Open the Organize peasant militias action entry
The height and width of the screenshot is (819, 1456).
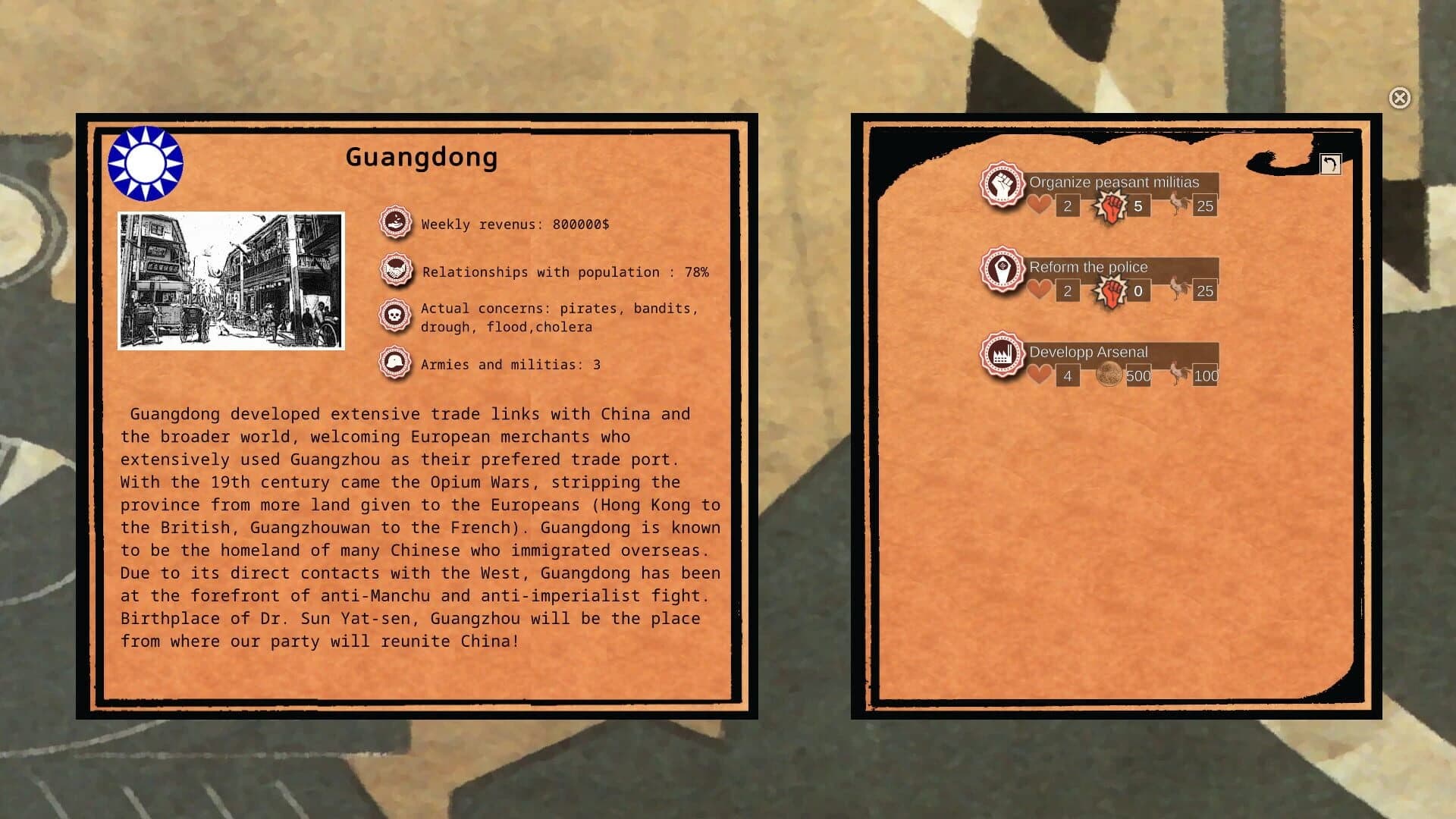1113,182
